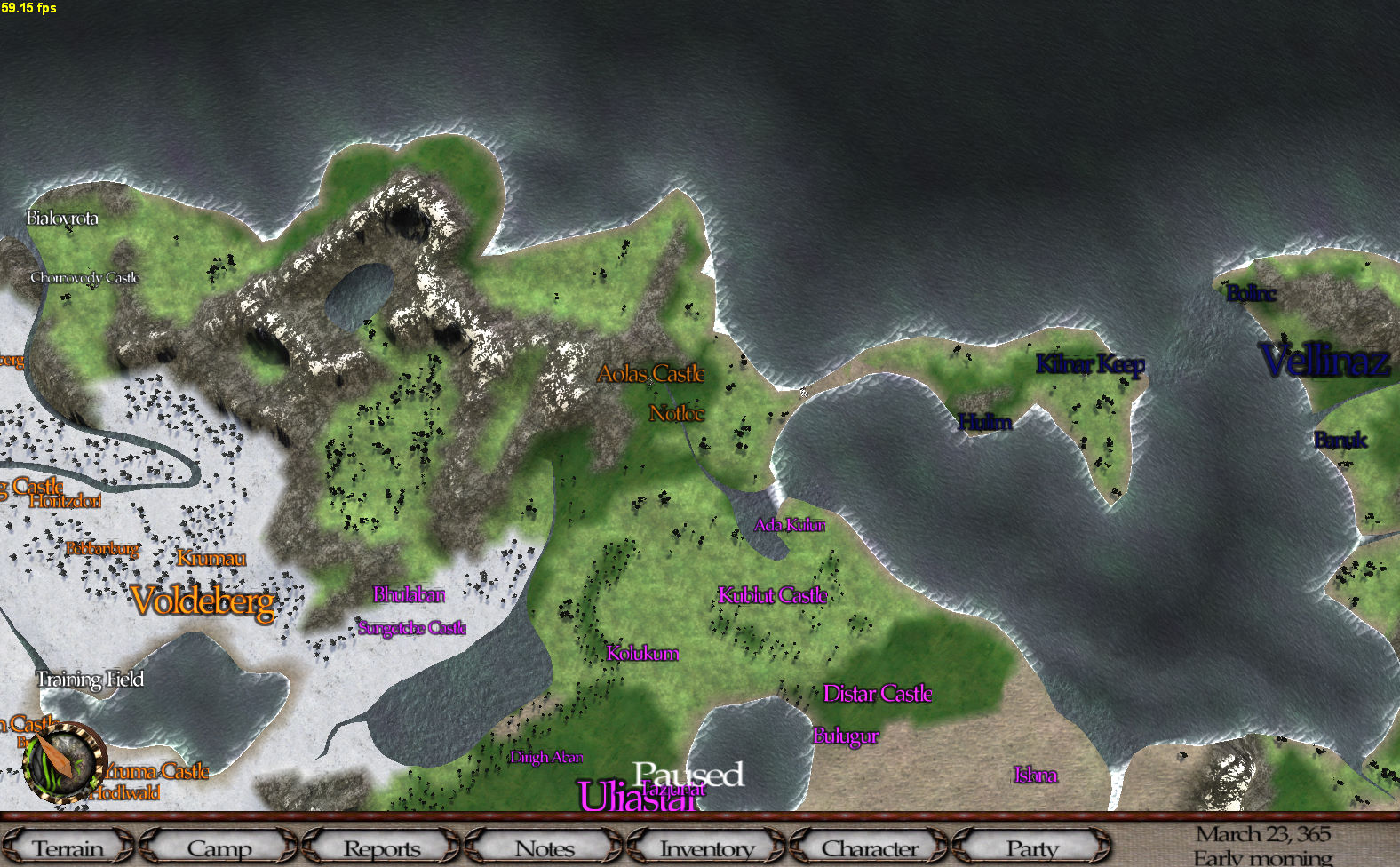Select the Training Field location
This screenshot has width=1400, height=867.
pyautogui.click(x=90, y=680)
